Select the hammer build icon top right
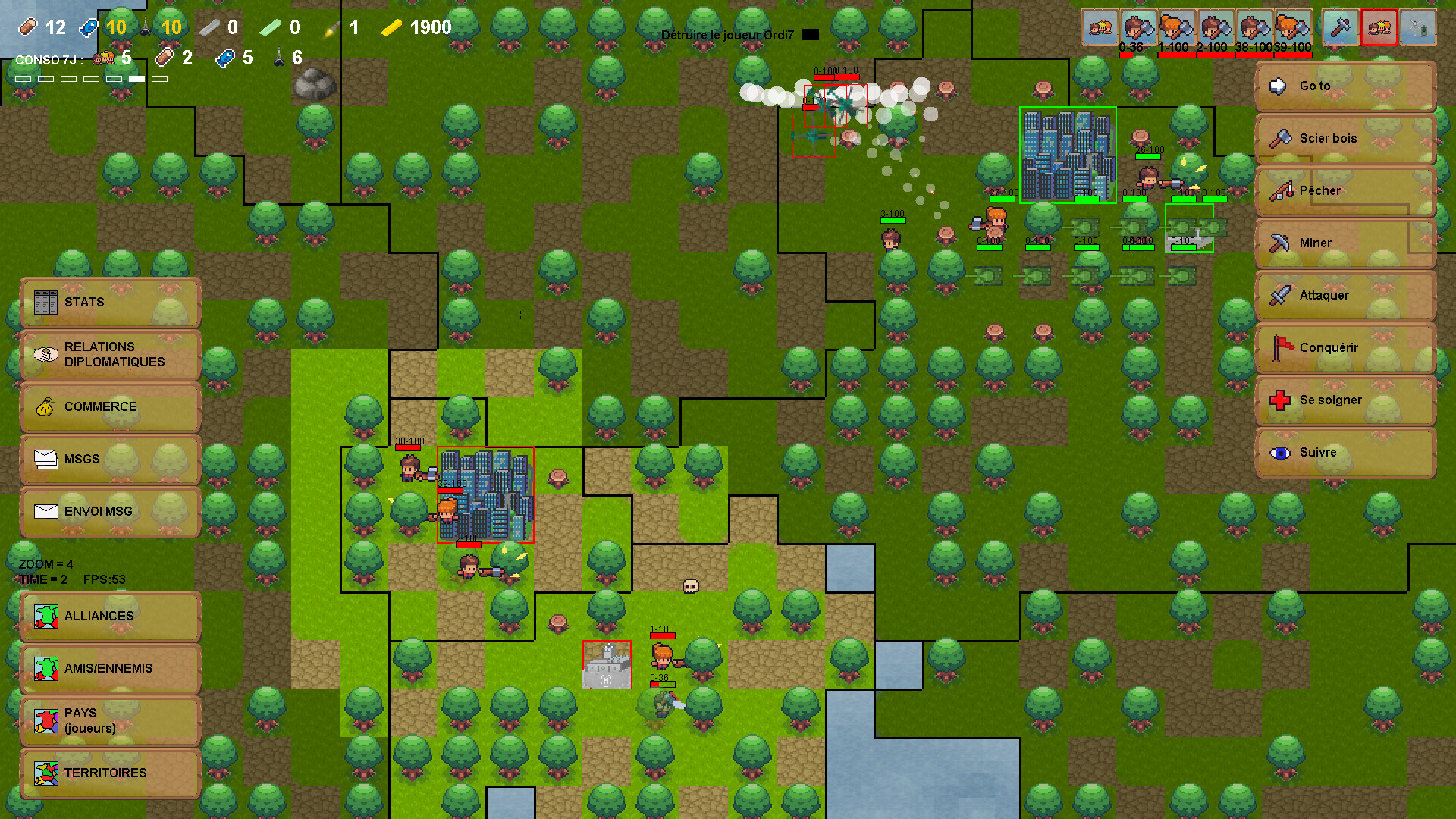1456x819 pixels. (1339, 26)
